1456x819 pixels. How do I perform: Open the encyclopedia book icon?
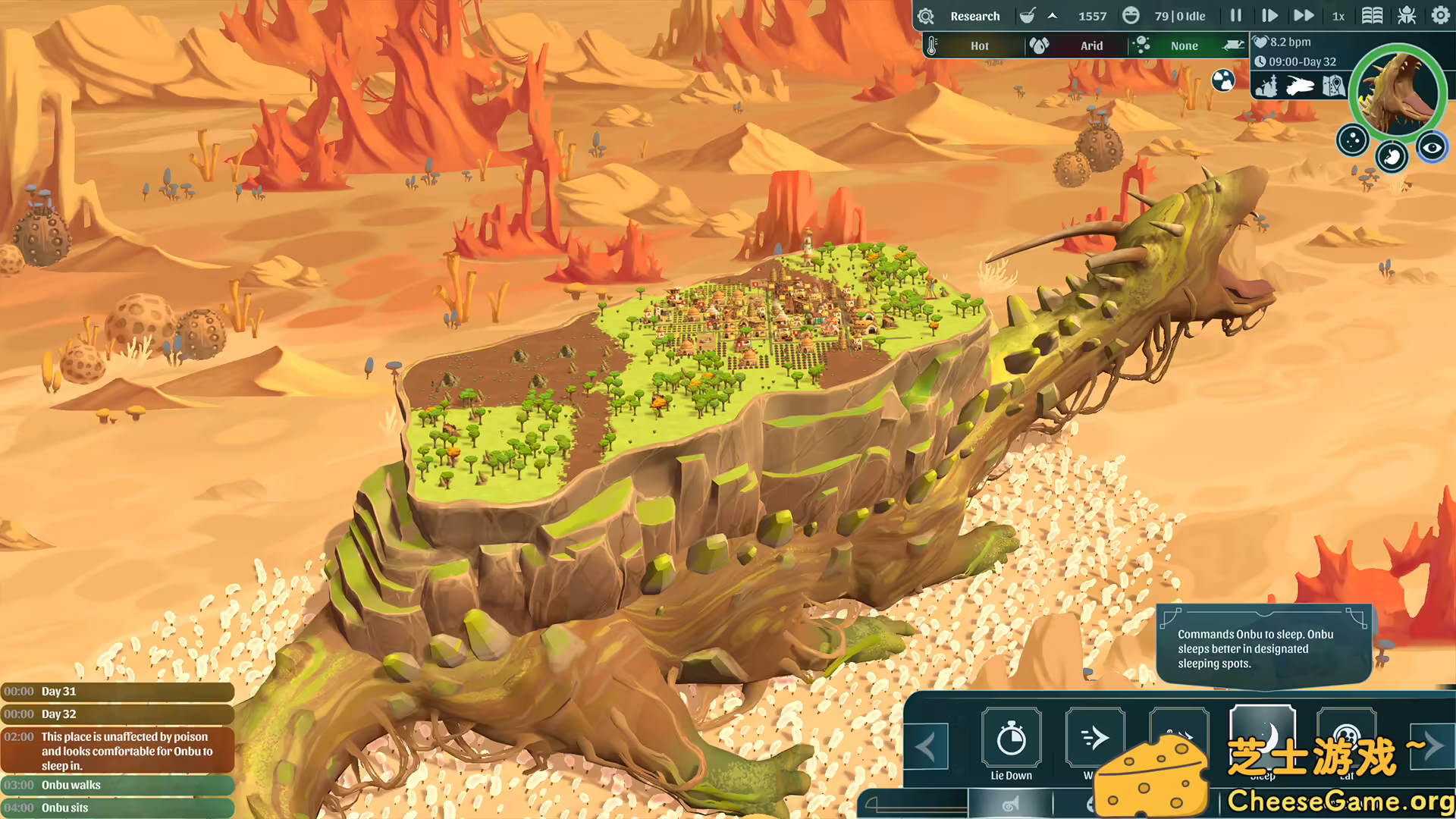coord(1373,16)
